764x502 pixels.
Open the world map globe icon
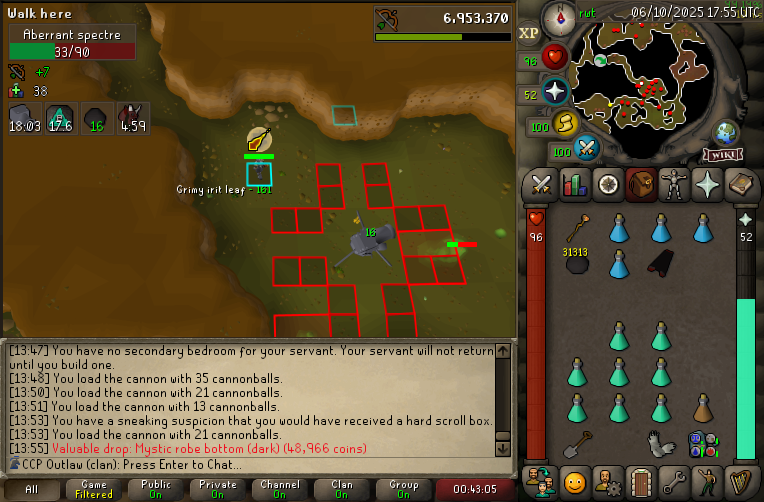coord(725,133)
